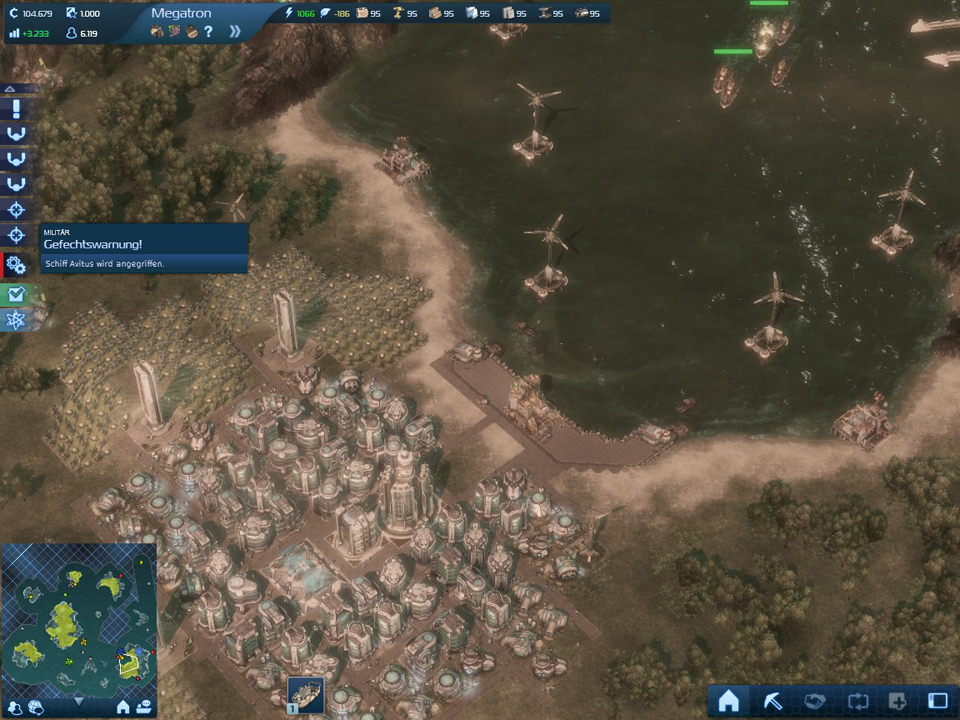Open the atom research icon
This screenshot has width=960, height=720.
(16, 319)
